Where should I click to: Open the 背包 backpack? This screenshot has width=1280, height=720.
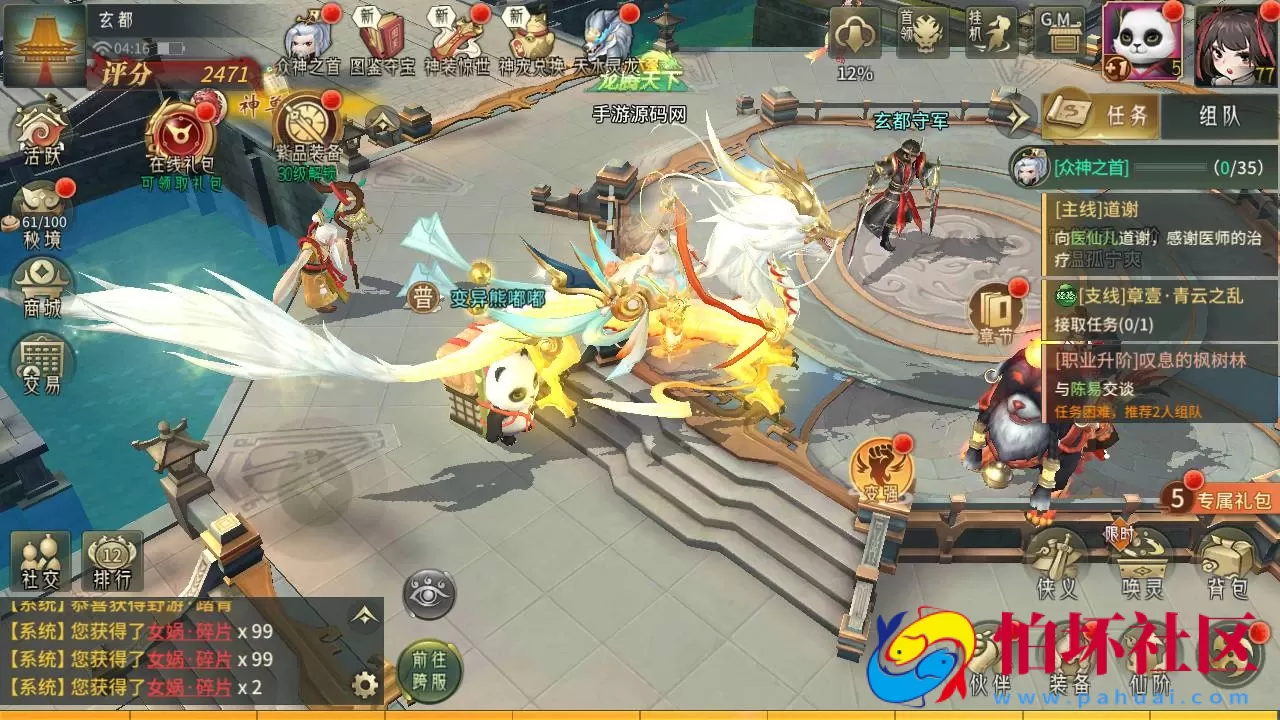click(1226, 562)
